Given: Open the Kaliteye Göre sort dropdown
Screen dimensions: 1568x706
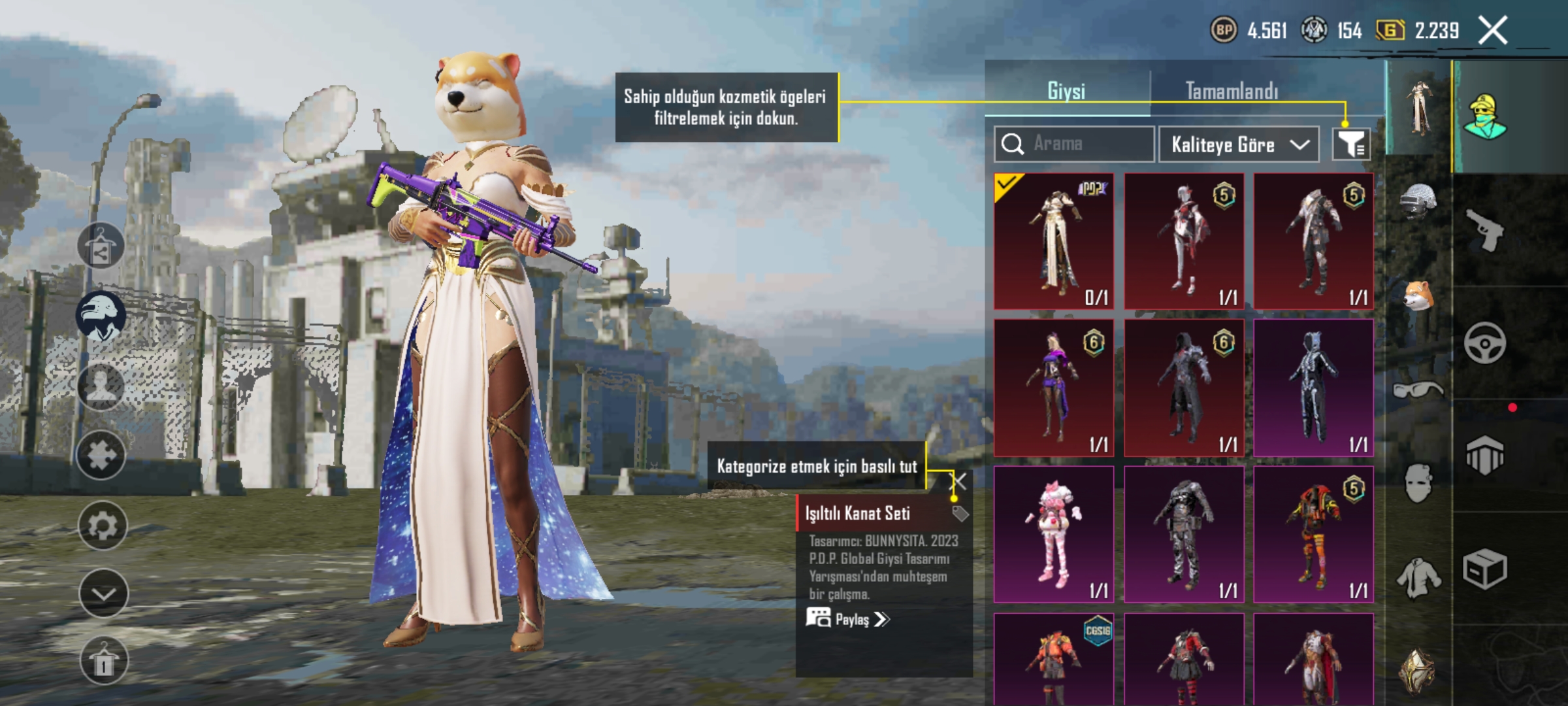Looking at the screenshot, I should coord(1239,144).
